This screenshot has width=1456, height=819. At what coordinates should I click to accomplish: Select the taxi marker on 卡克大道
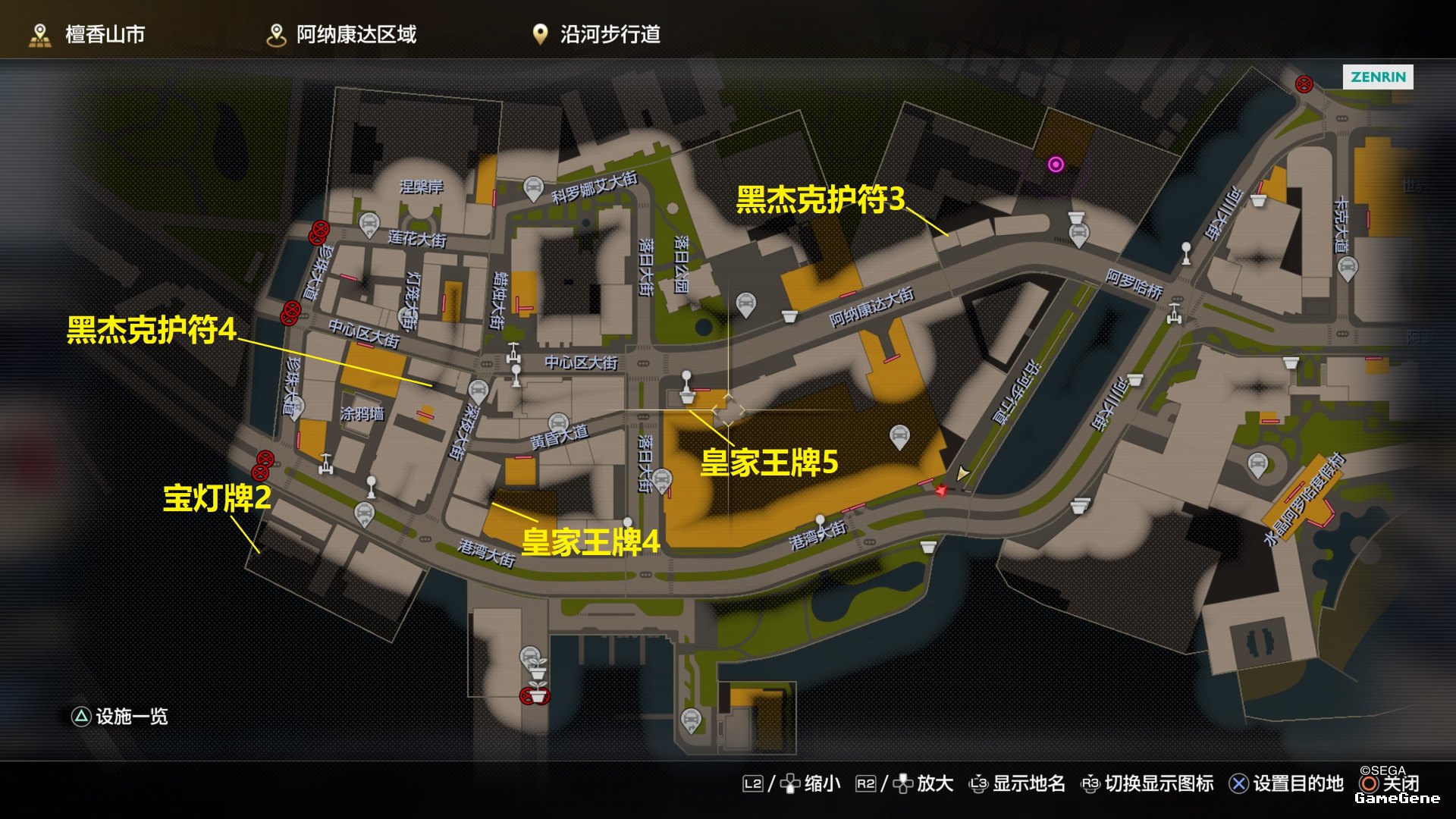pos(1347,267)
